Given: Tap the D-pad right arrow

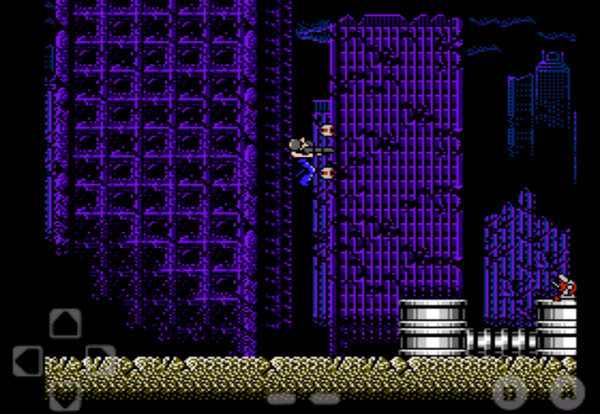Looking at the screenshot, I should point(101,359).
